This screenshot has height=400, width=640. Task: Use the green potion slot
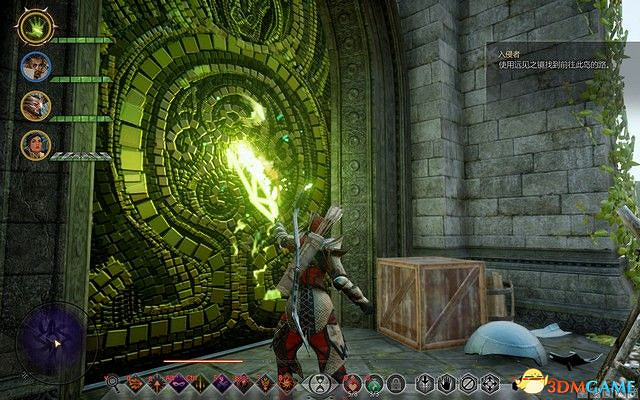(x=373, y=383)
